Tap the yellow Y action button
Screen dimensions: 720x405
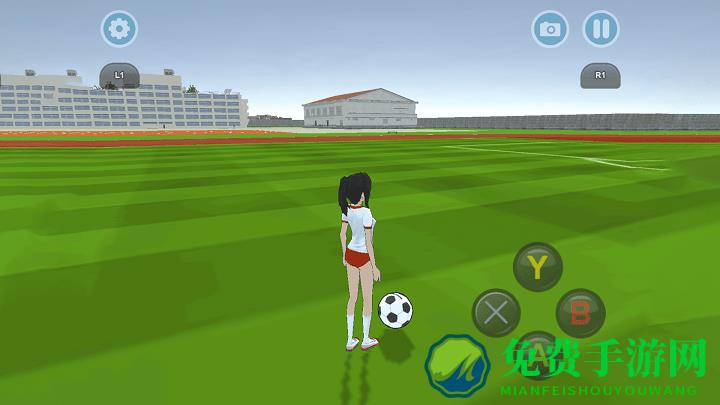(538, 267)
